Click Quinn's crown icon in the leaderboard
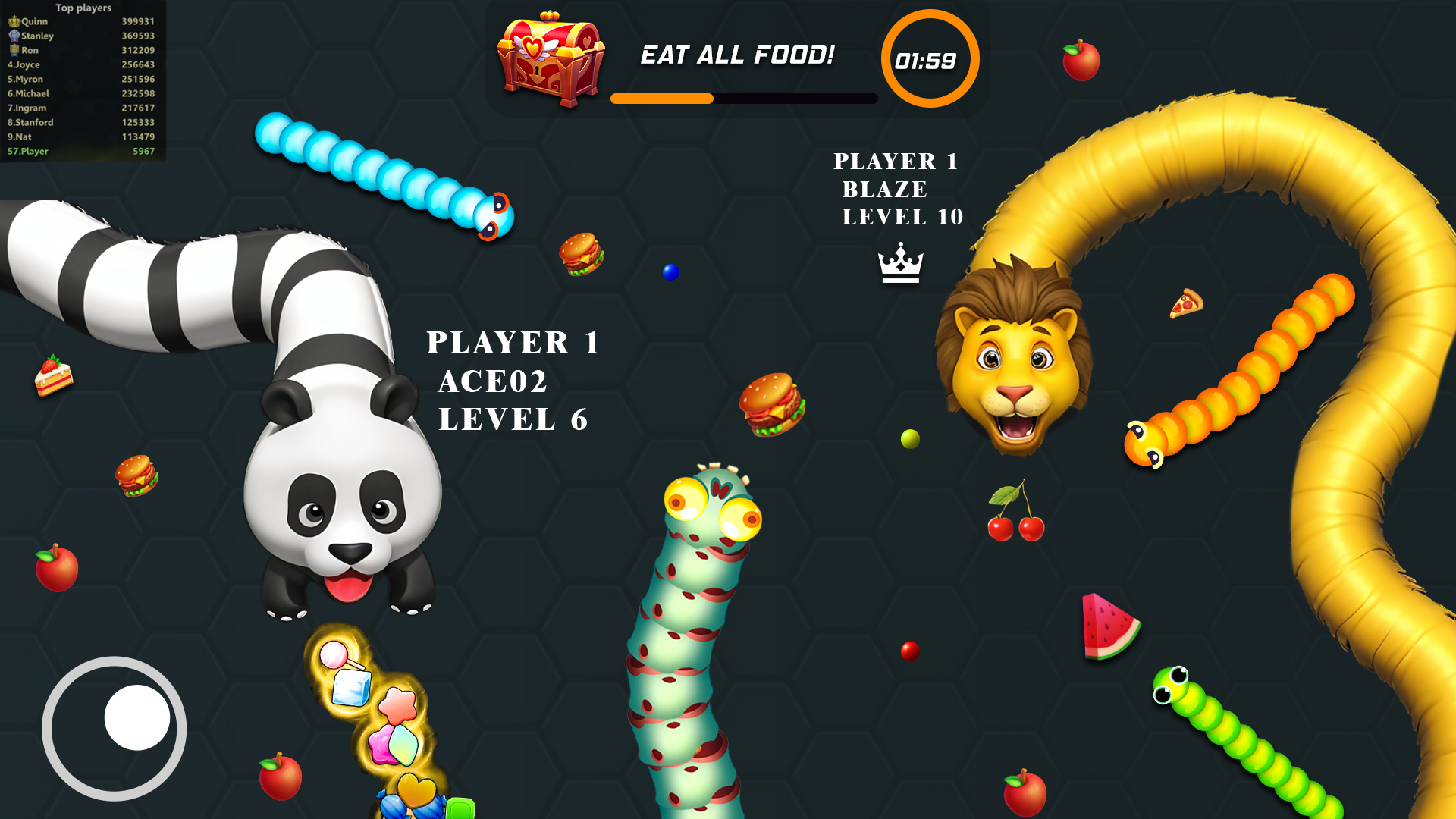The image size is (1456, 819). tap(14, 21)
